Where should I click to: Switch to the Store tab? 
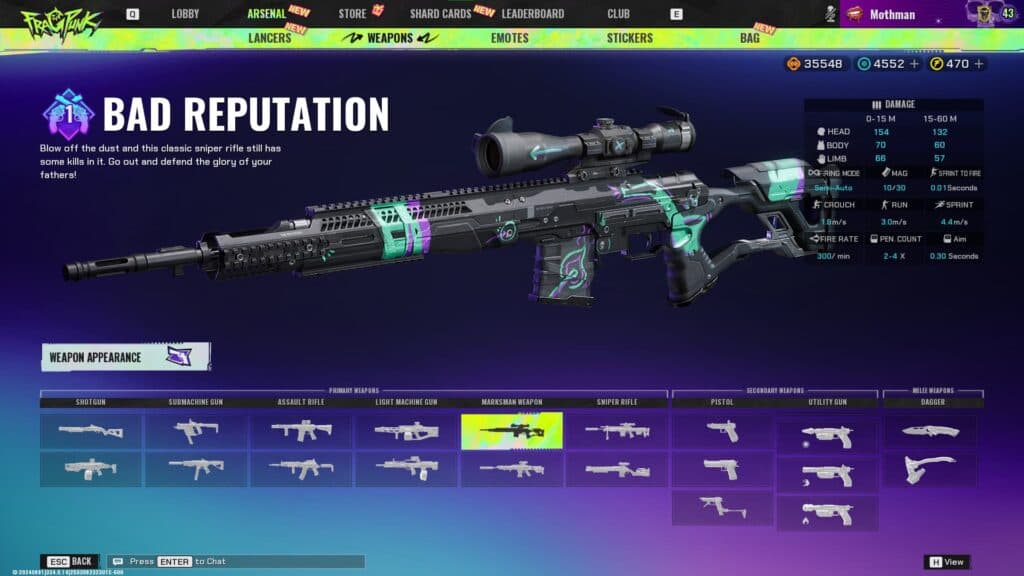point(352,14)
